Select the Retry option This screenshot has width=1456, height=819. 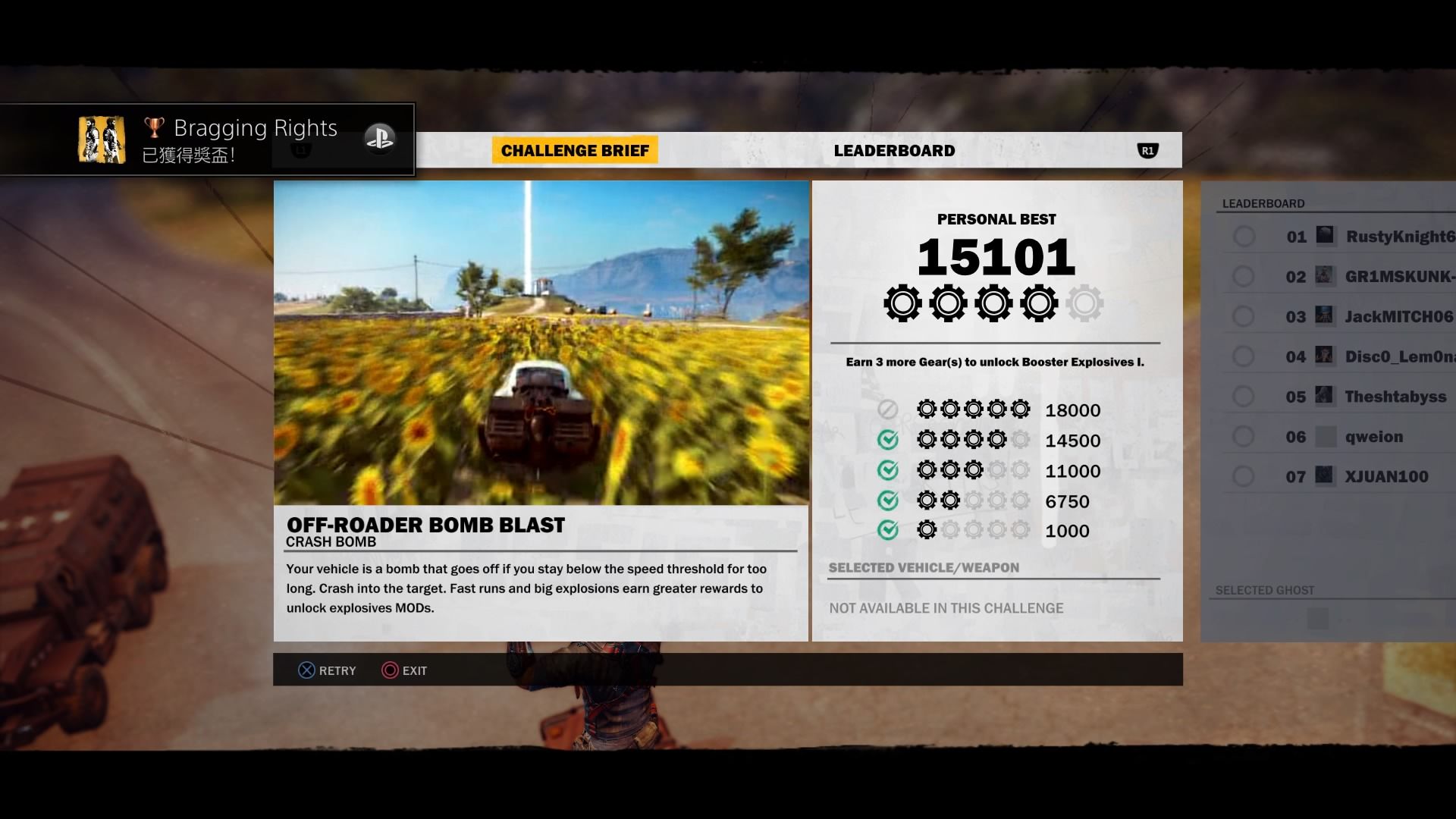pyautogui.click(x=327, y=670)
